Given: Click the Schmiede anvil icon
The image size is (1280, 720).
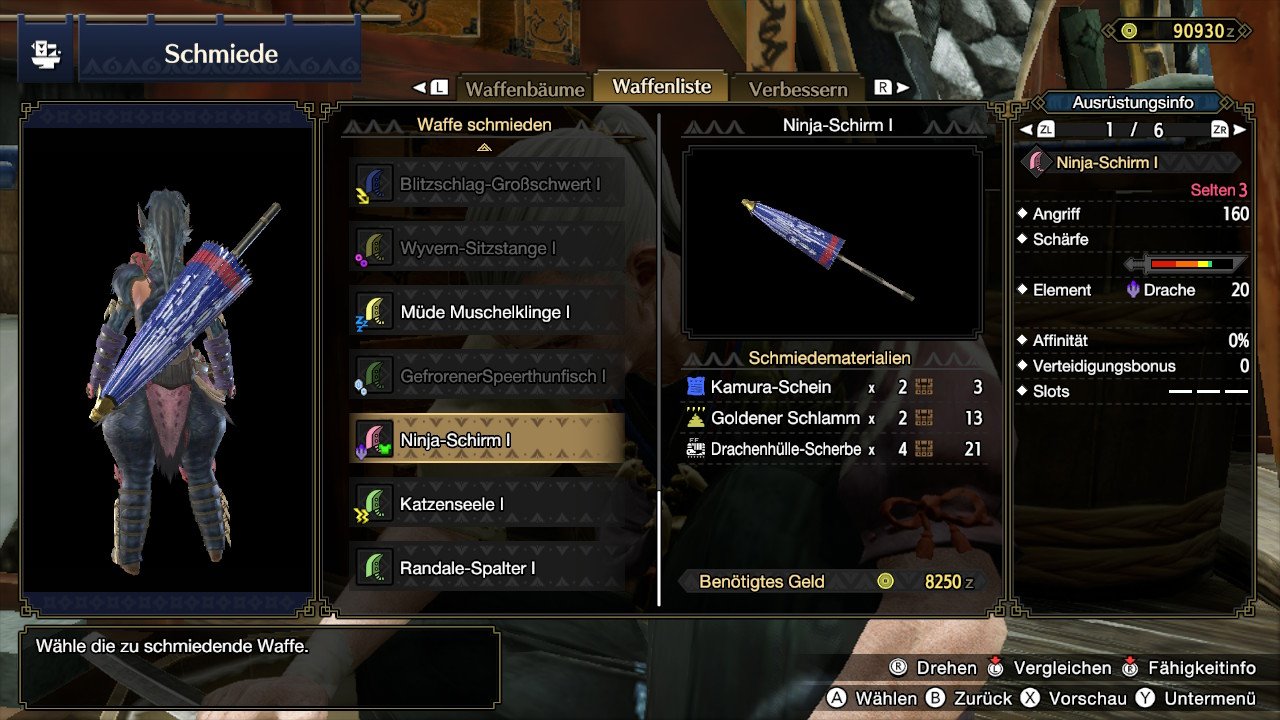Looking at the screenshot, I should coord(45,53).
